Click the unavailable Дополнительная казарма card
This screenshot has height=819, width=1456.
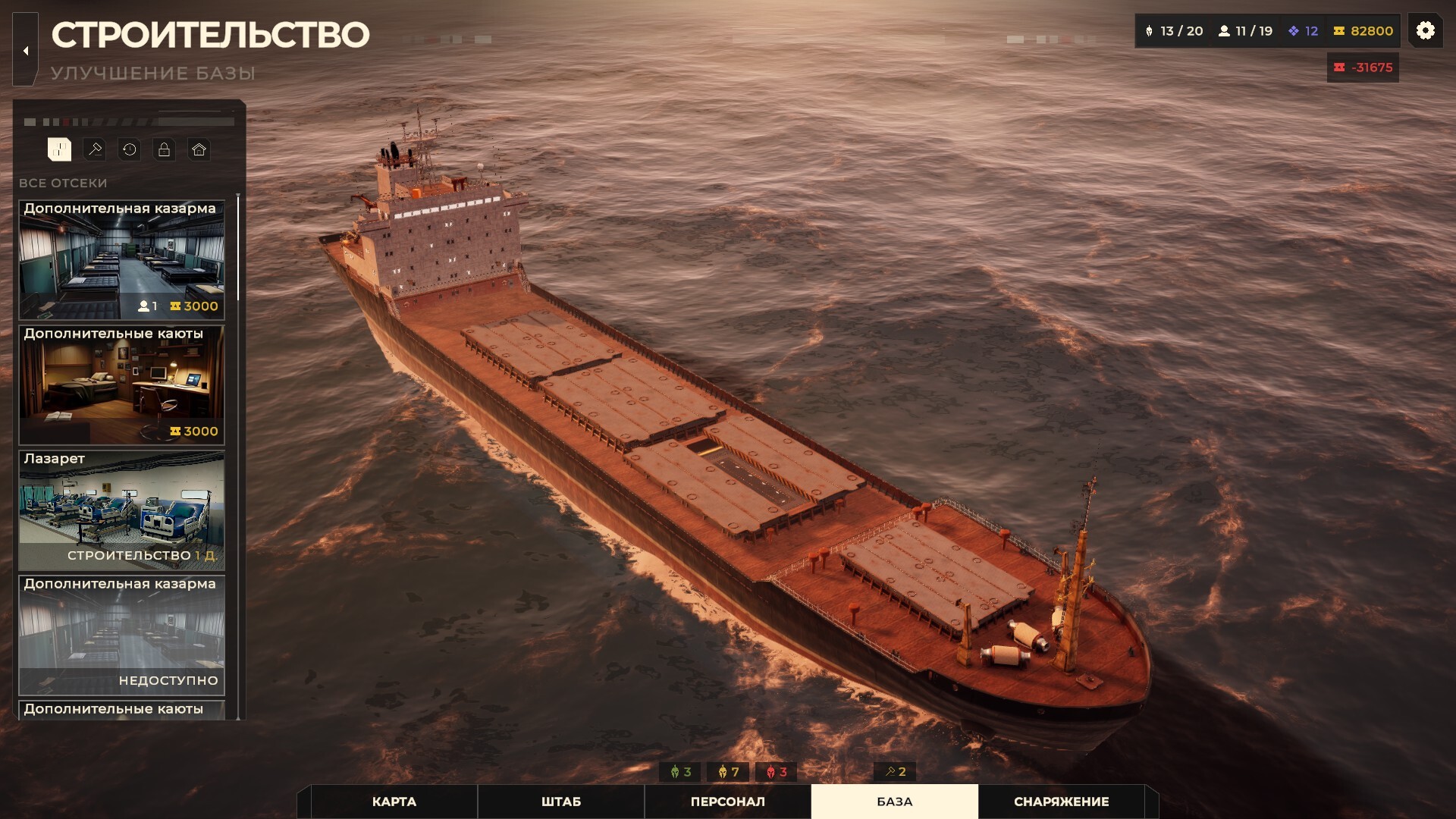[x=121, y=635]
